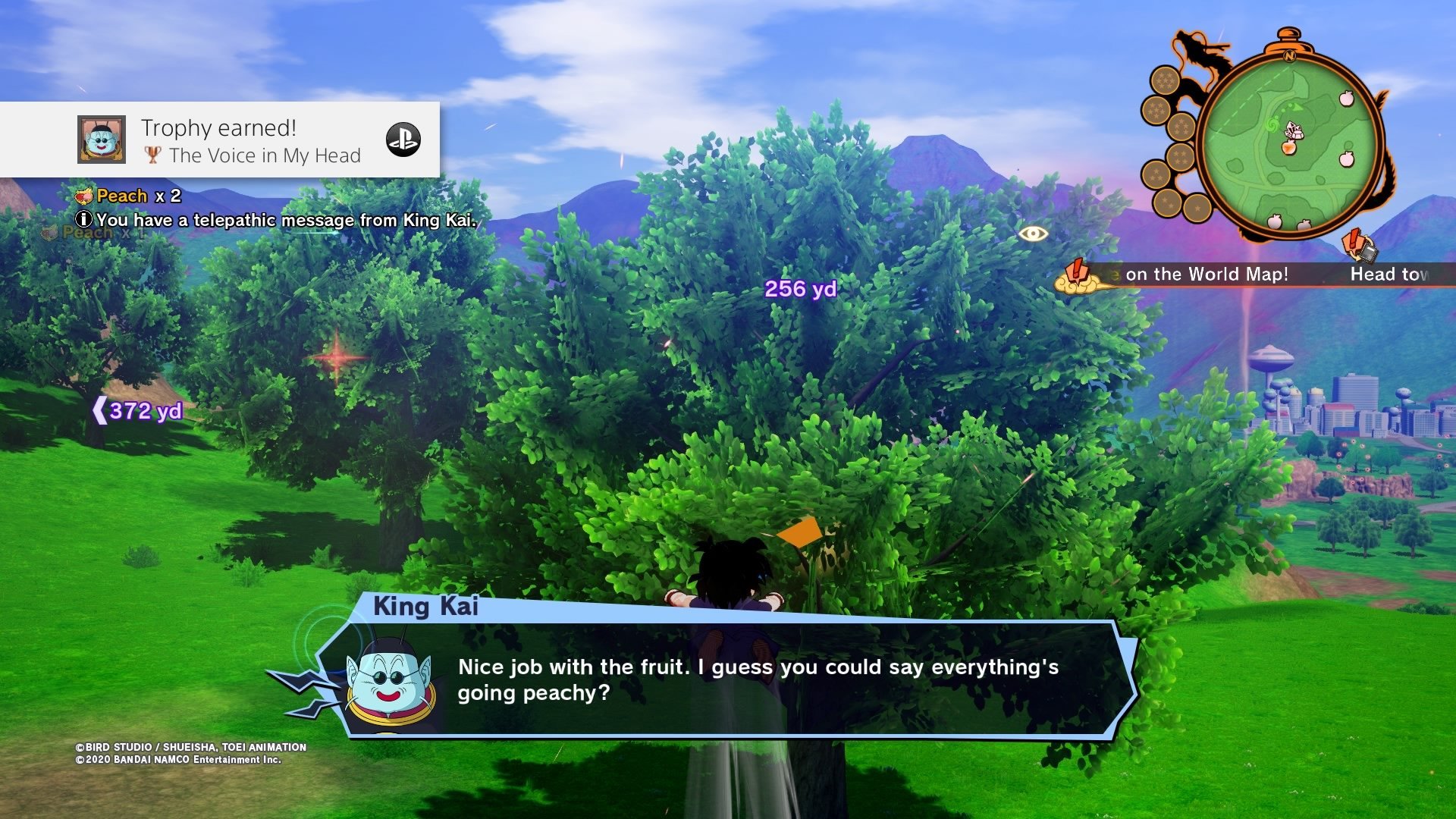Viewport: 1456px width, 819px height.
Task: Click the telepathic message info notice
Action: [277, 220]
